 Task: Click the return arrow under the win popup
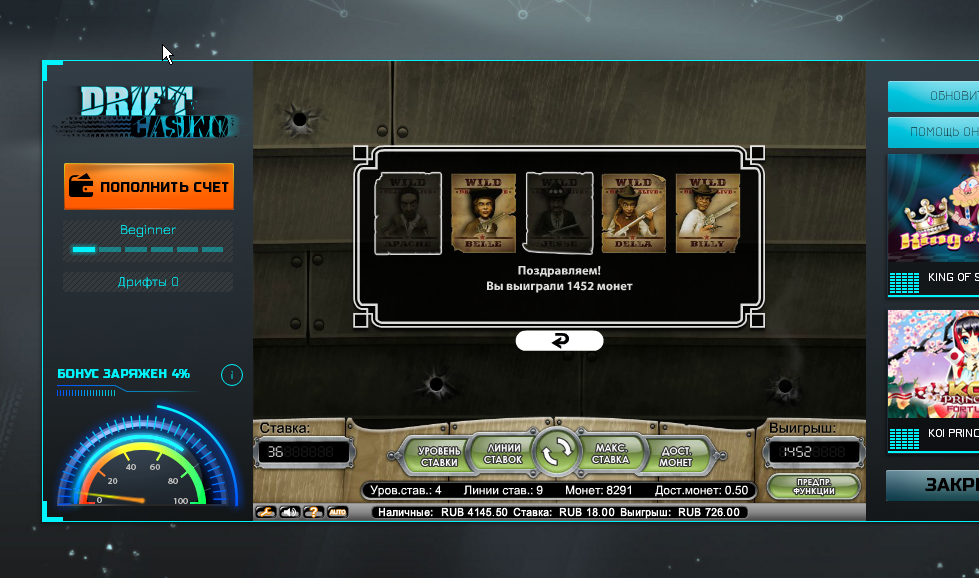(559, 341)
